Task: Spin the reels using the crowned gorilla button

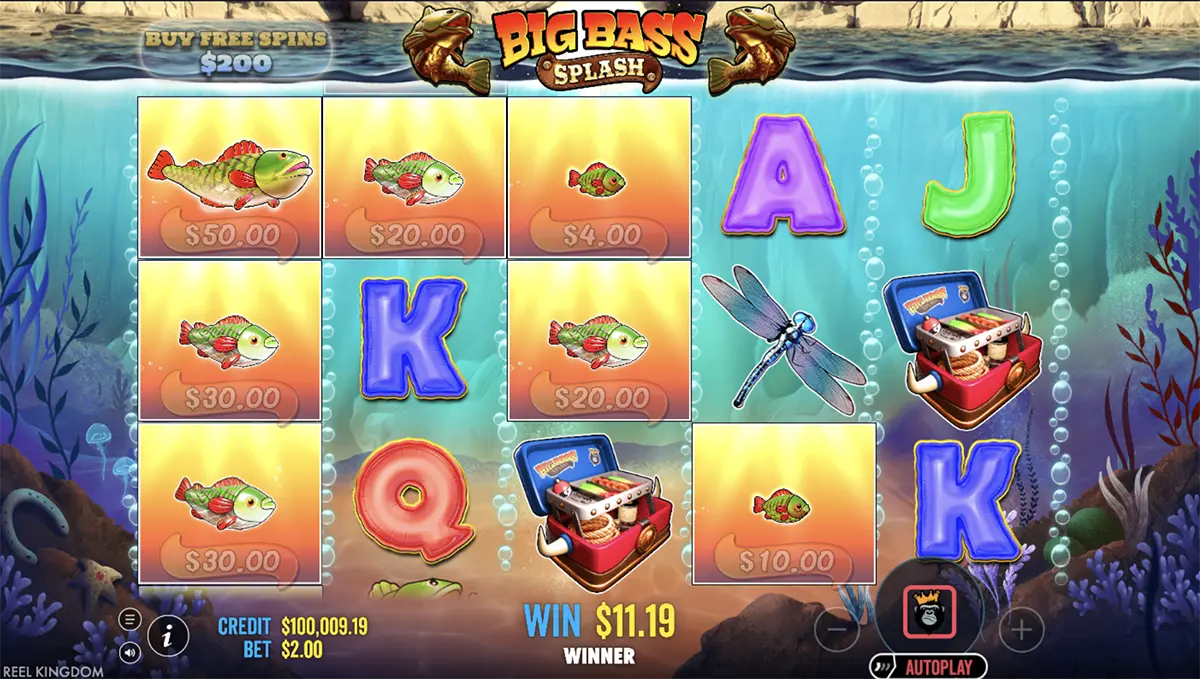Action: tap(929, 613)
